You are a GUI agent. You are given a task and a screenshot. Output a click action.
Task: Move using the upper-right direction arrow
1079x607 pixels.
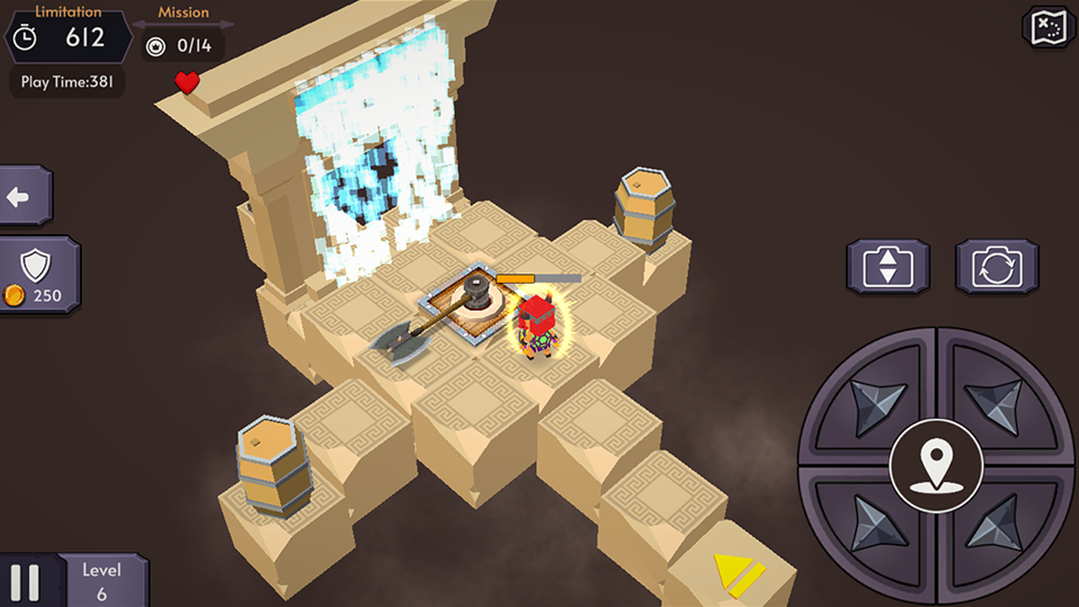[x=997, y=402]
